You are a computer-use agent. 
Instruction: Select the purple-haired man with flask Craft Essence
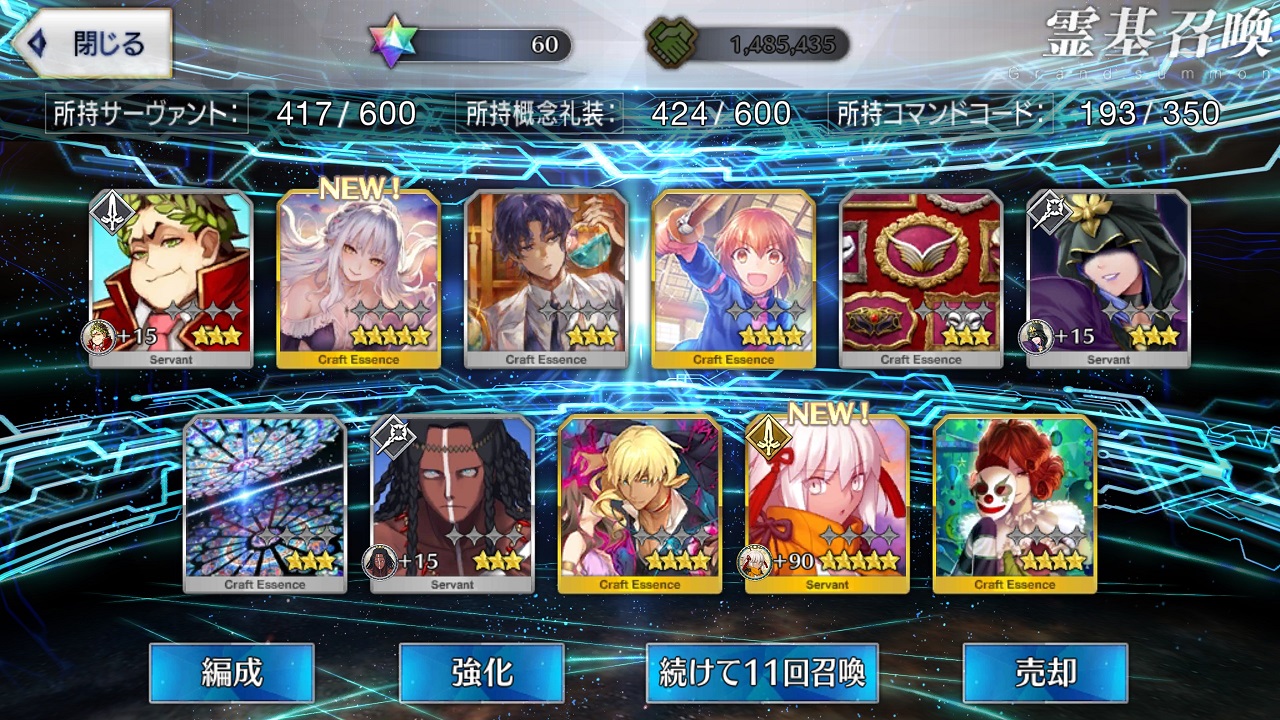(546, 278)
